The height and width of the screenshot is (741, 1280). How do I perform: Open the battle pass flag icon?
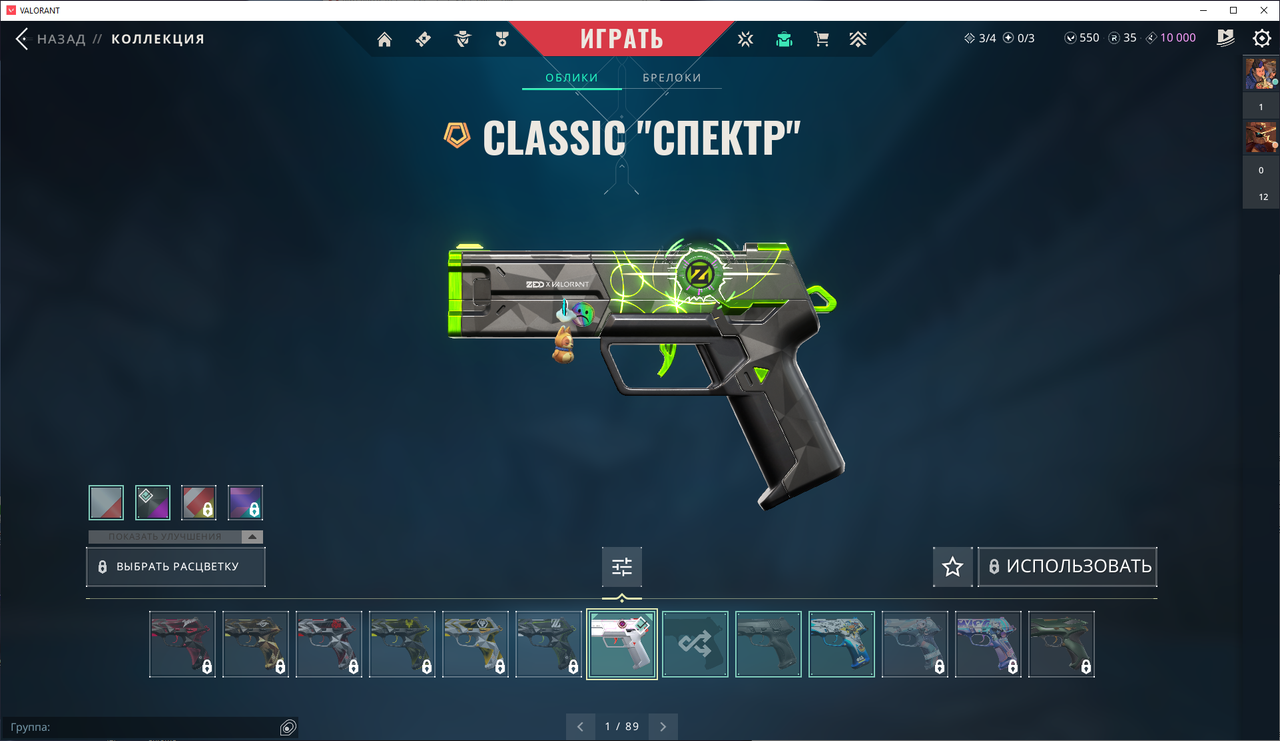[1226, 38]
